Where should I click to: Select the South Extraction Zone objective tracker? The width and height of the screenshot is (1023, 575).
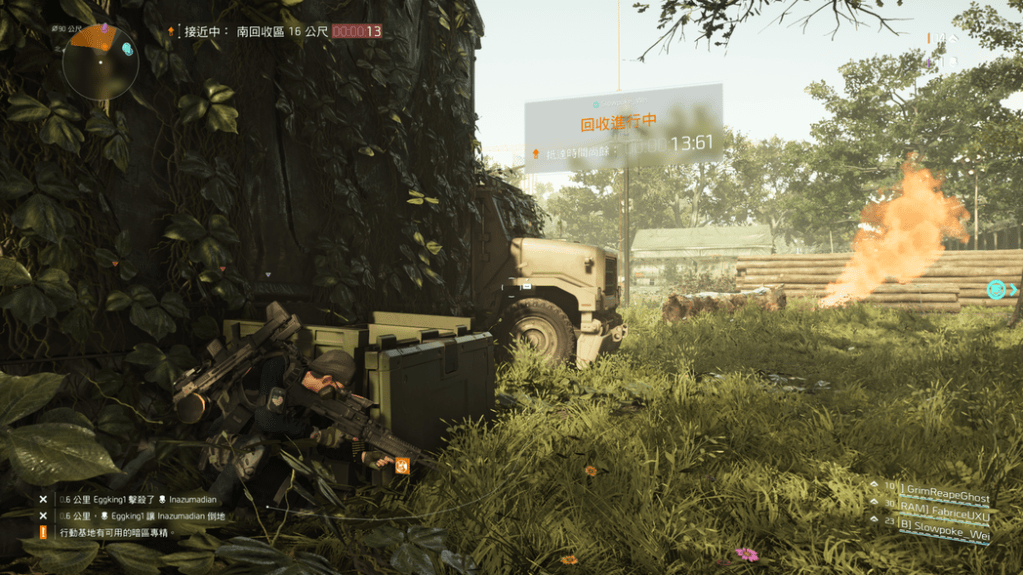pos(275,31)
